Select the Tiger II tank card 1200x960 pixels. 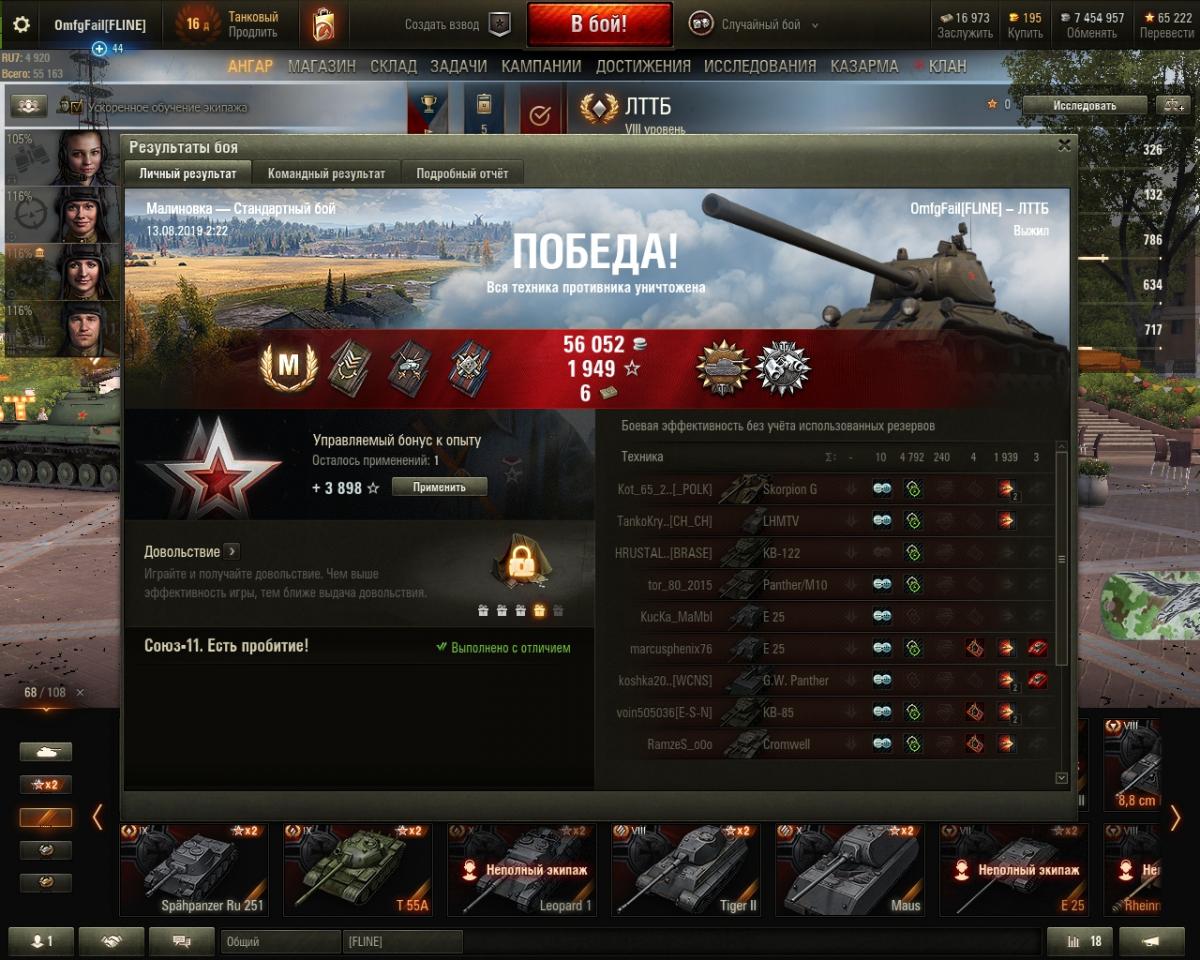(x=684, y=870)
